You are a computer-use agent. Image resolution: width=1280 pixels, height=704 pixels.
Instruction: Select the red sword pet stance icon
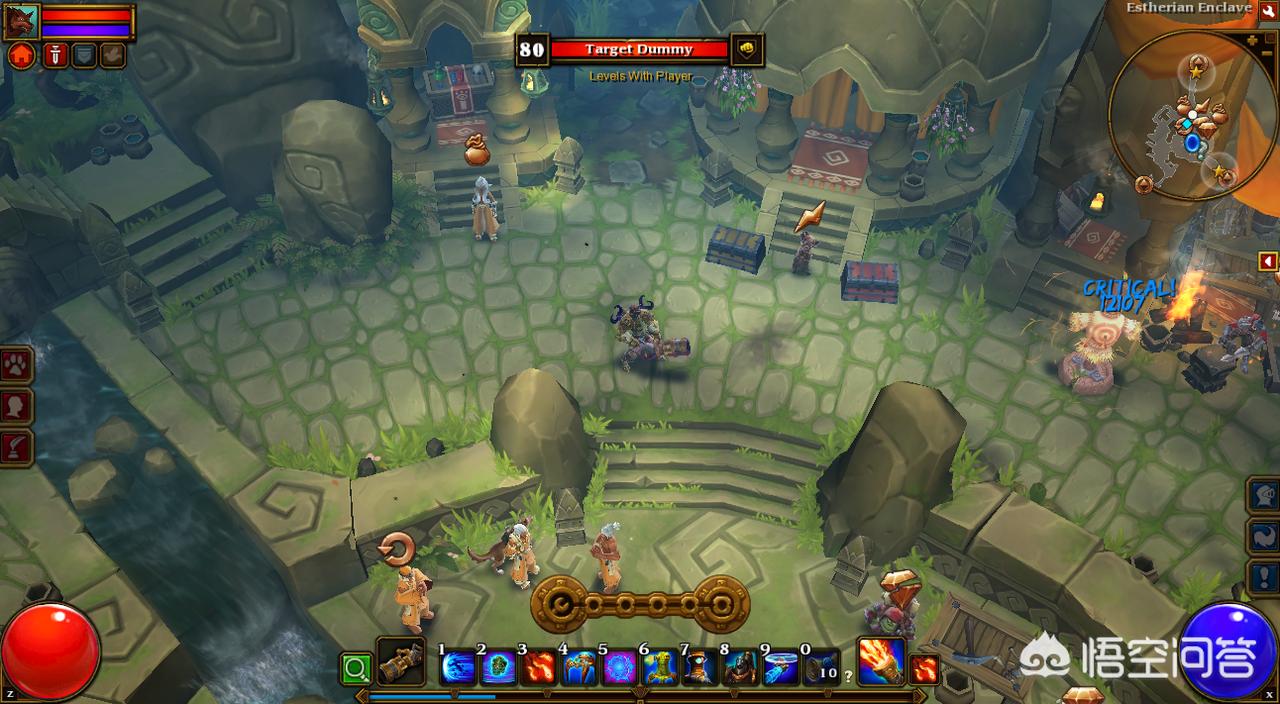coord(56,55)
